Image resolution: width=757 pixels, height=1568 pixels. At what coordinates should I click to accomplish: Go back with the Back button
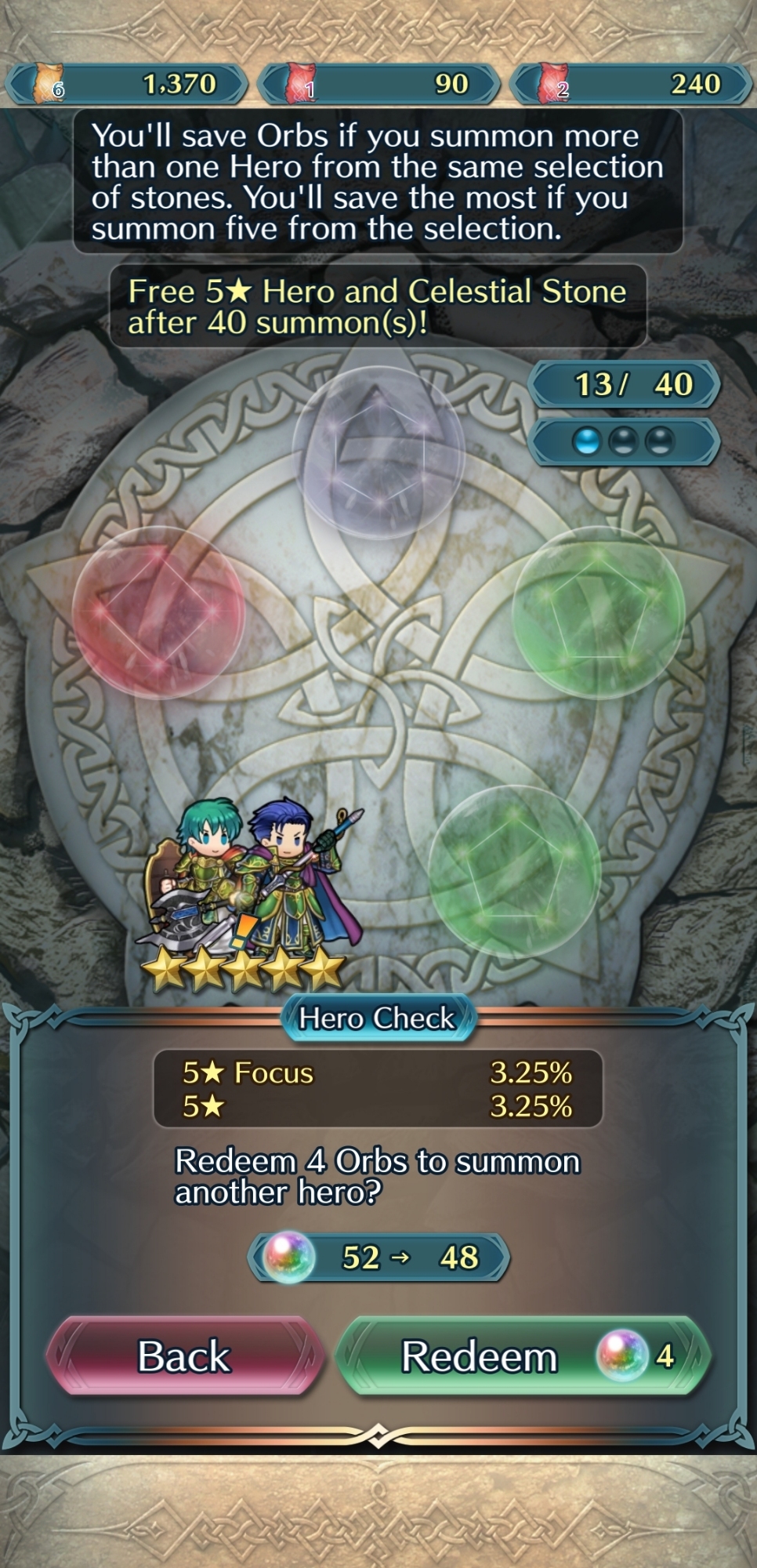(185, 1356)
